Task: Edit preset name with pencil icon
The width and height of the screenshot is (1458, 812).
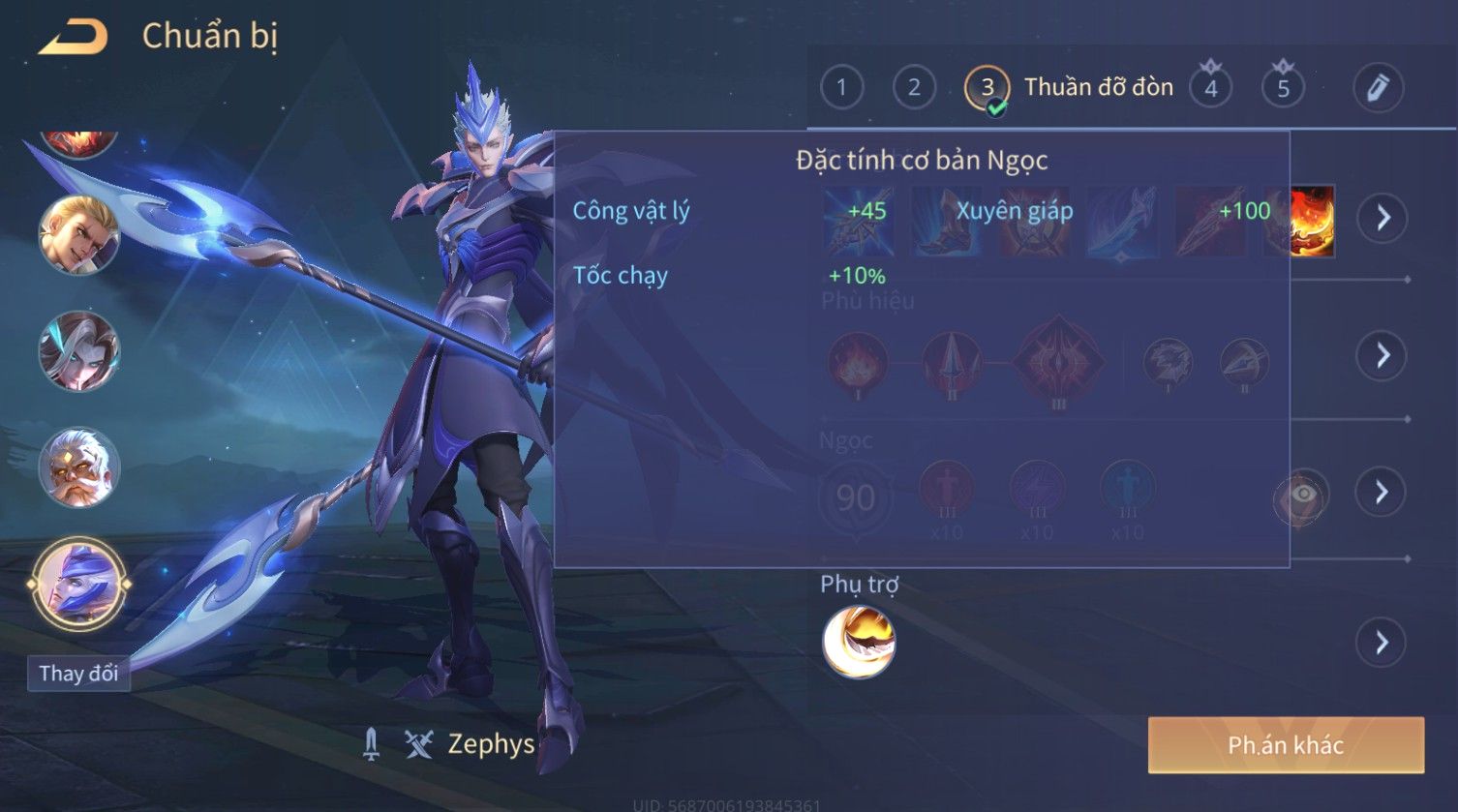Action: click(1378, 88)
